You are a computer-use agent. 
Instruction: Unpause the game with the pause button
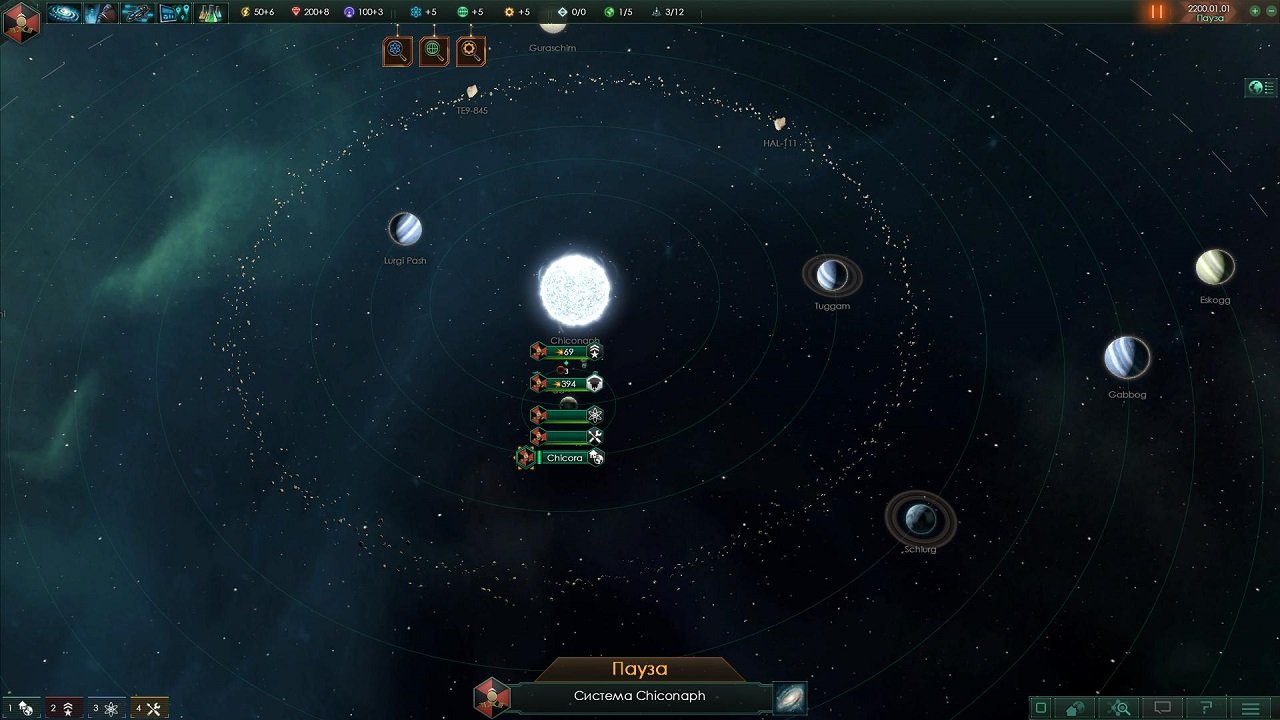tap(1157, 13)
